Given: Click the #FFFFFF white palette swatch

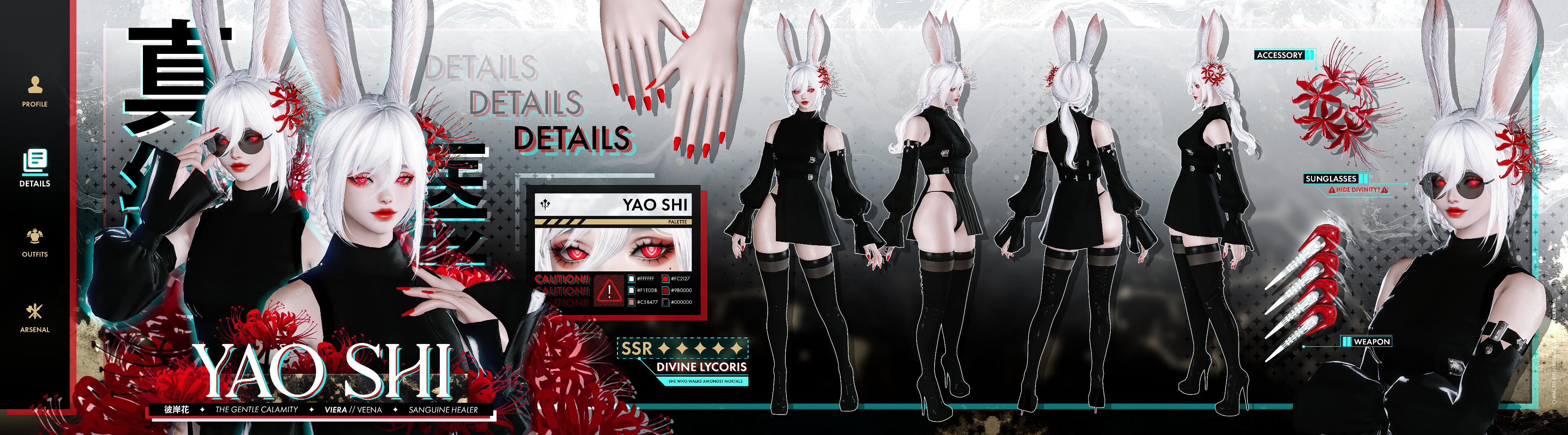Looking at the screenshot, I should [x=632, y=279].
